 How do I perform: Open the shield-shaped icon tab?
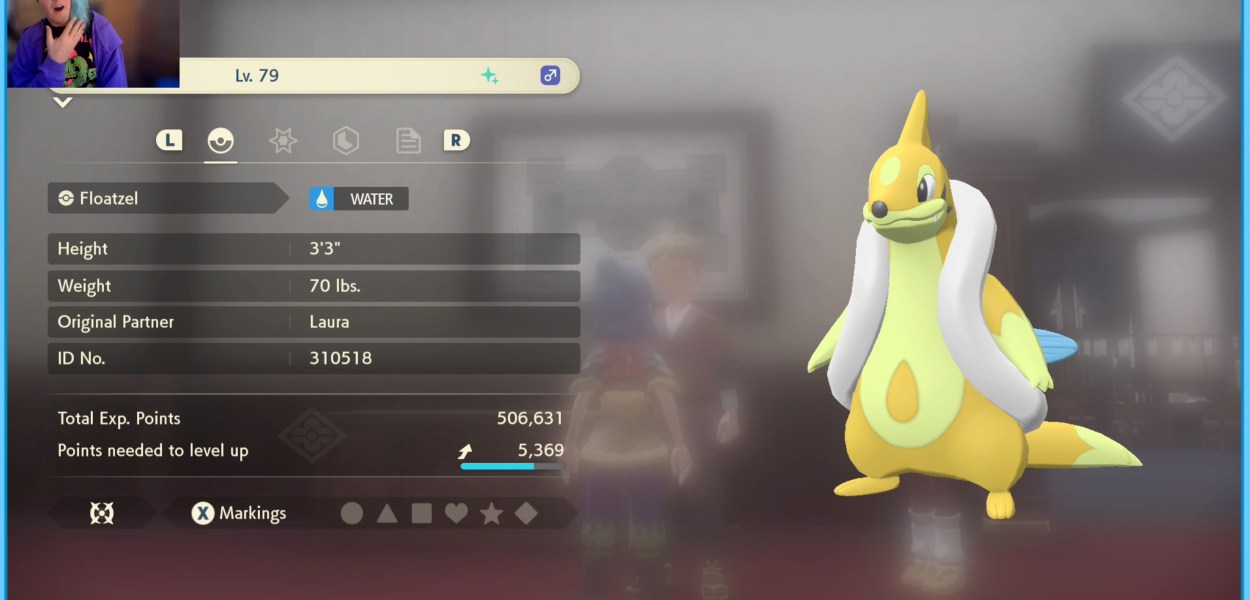(x=345, y=141)
